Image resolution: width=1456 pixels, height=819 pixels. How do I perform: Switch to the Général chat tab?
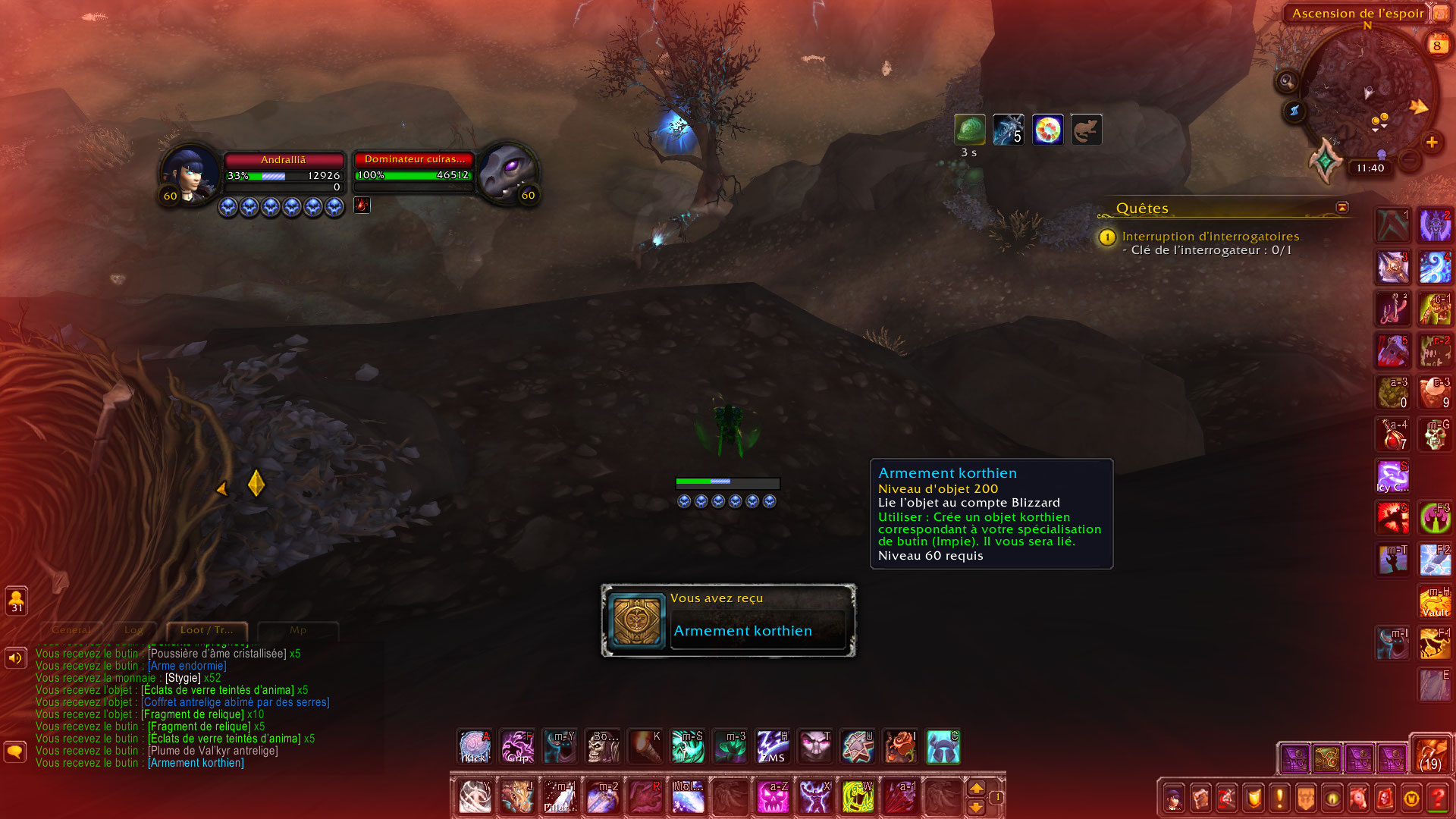pos(71,630)
